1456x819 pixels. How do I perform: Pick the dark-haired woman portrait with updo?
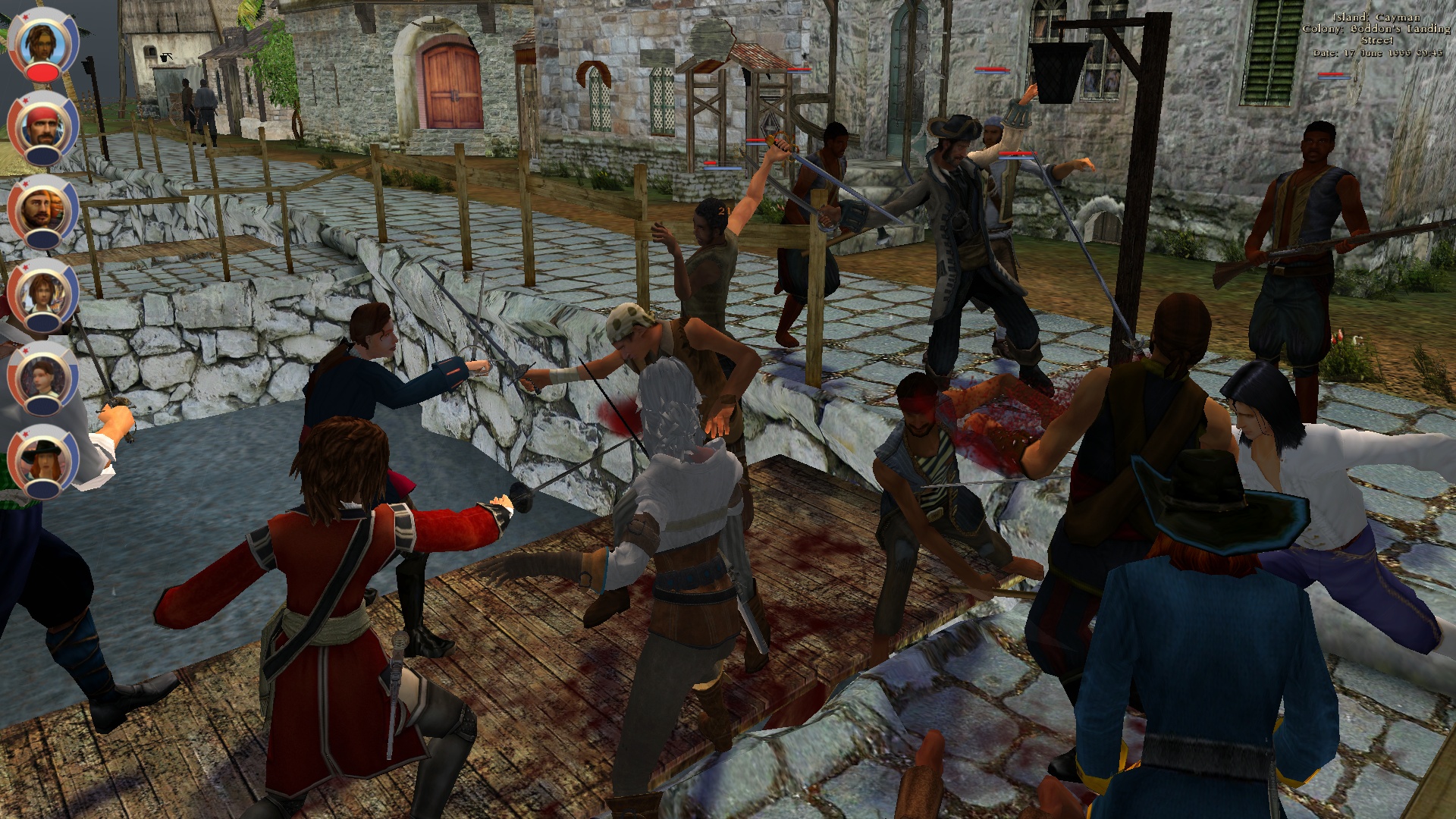point(43,376)
